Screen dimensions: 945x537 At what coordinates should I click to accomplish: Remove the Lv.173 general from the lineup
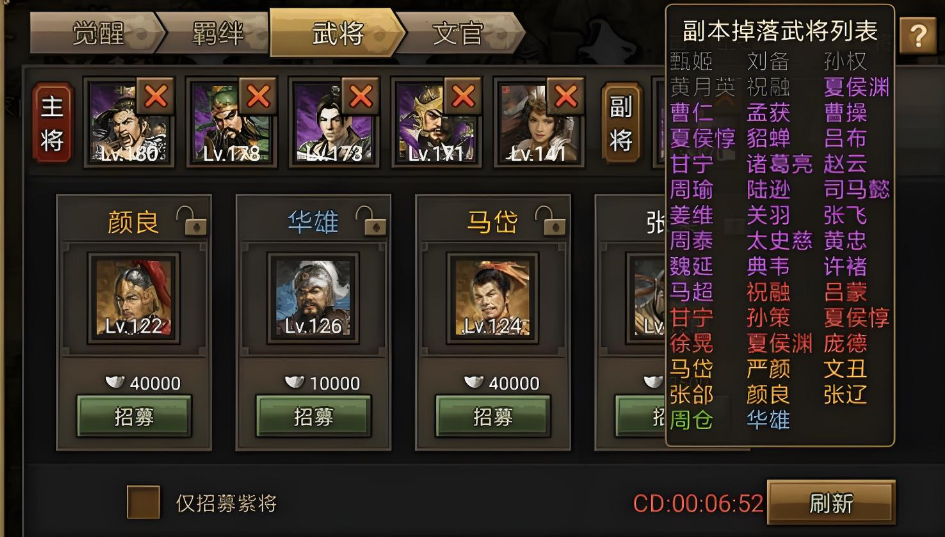(x=360, y=97)
